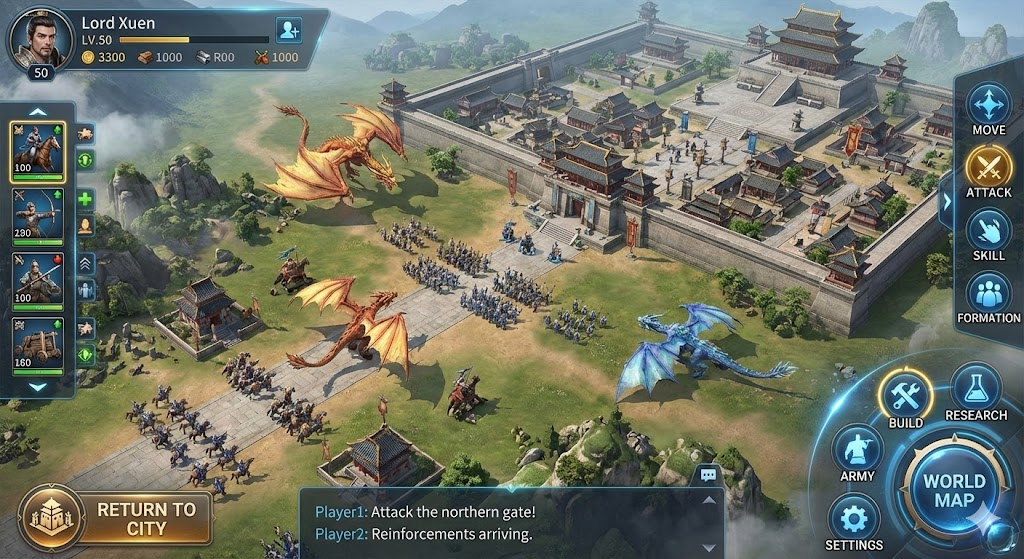Tap the green plus icon
The height and width of the screenshot is (559, 1024).
(x=85, y=199)
